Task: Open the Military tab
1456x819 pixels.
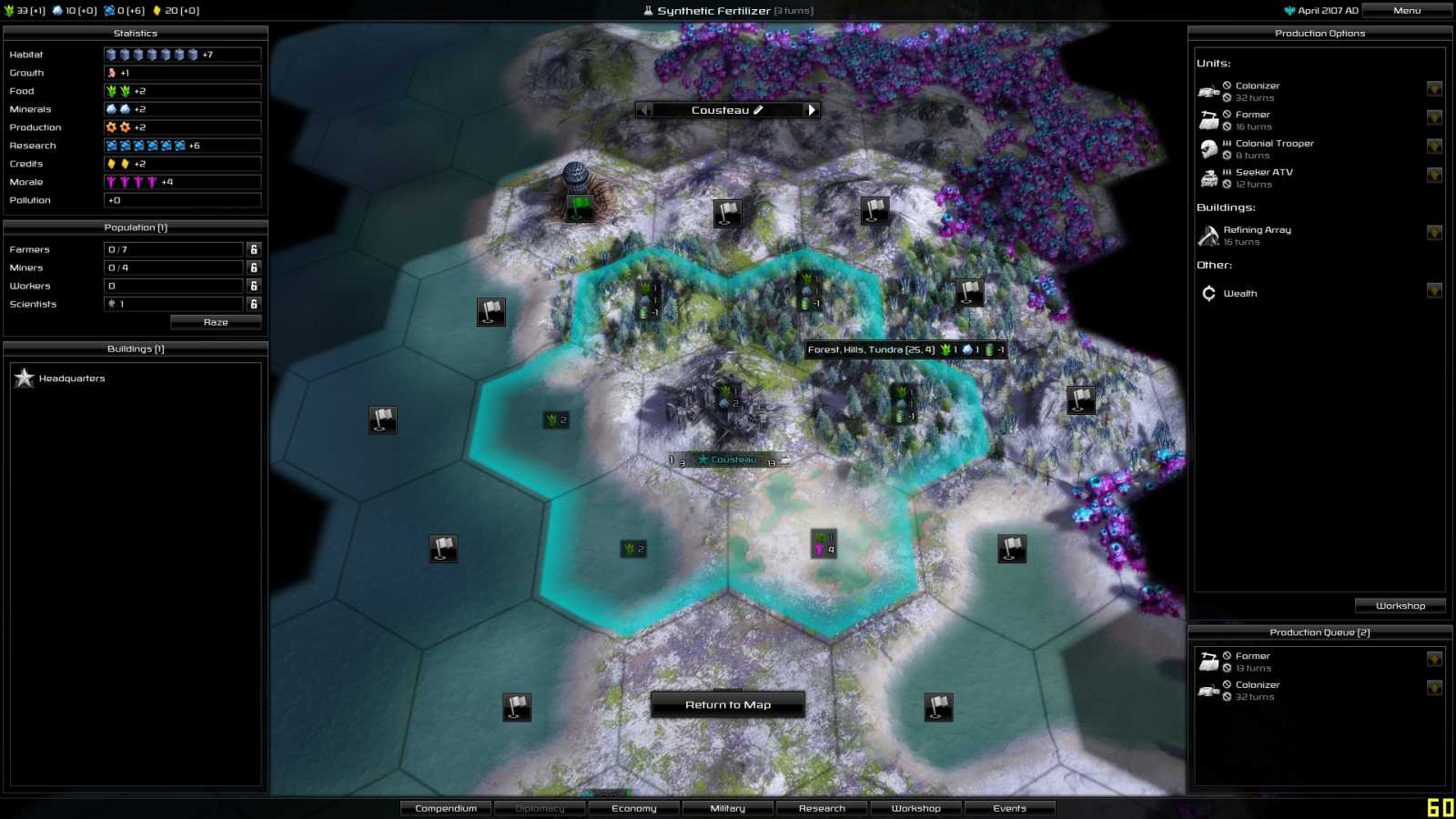Action: coord(727,807)
